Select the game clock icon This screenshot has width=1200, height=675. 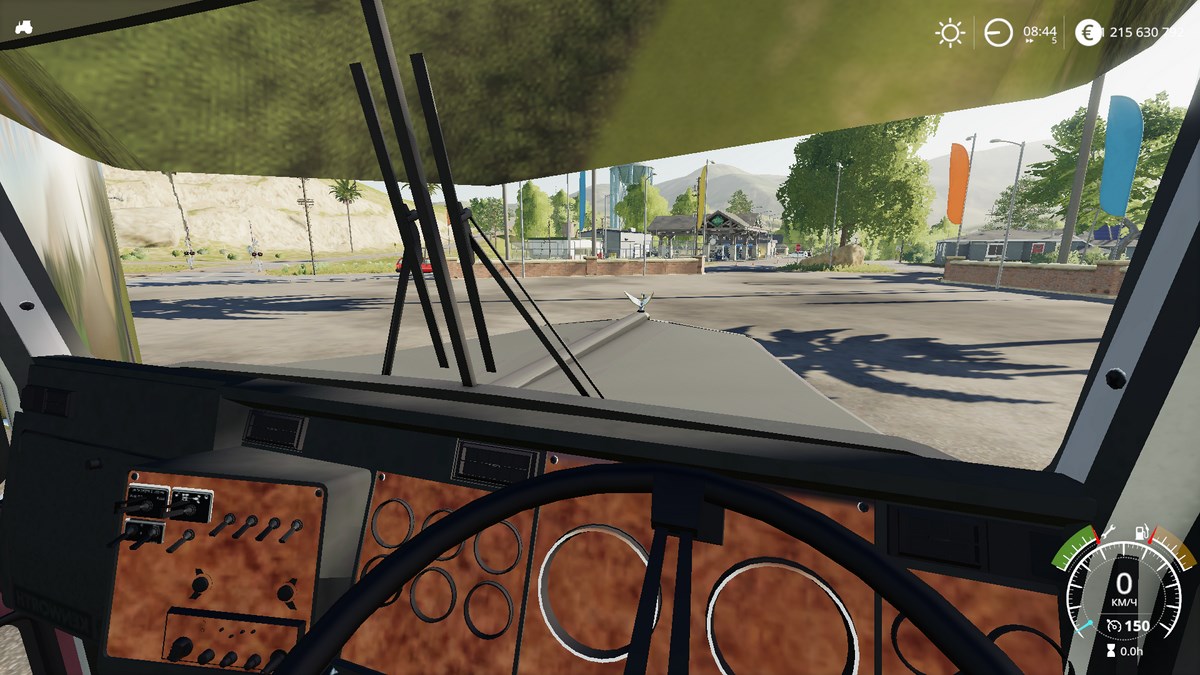(x=998, y=33)
